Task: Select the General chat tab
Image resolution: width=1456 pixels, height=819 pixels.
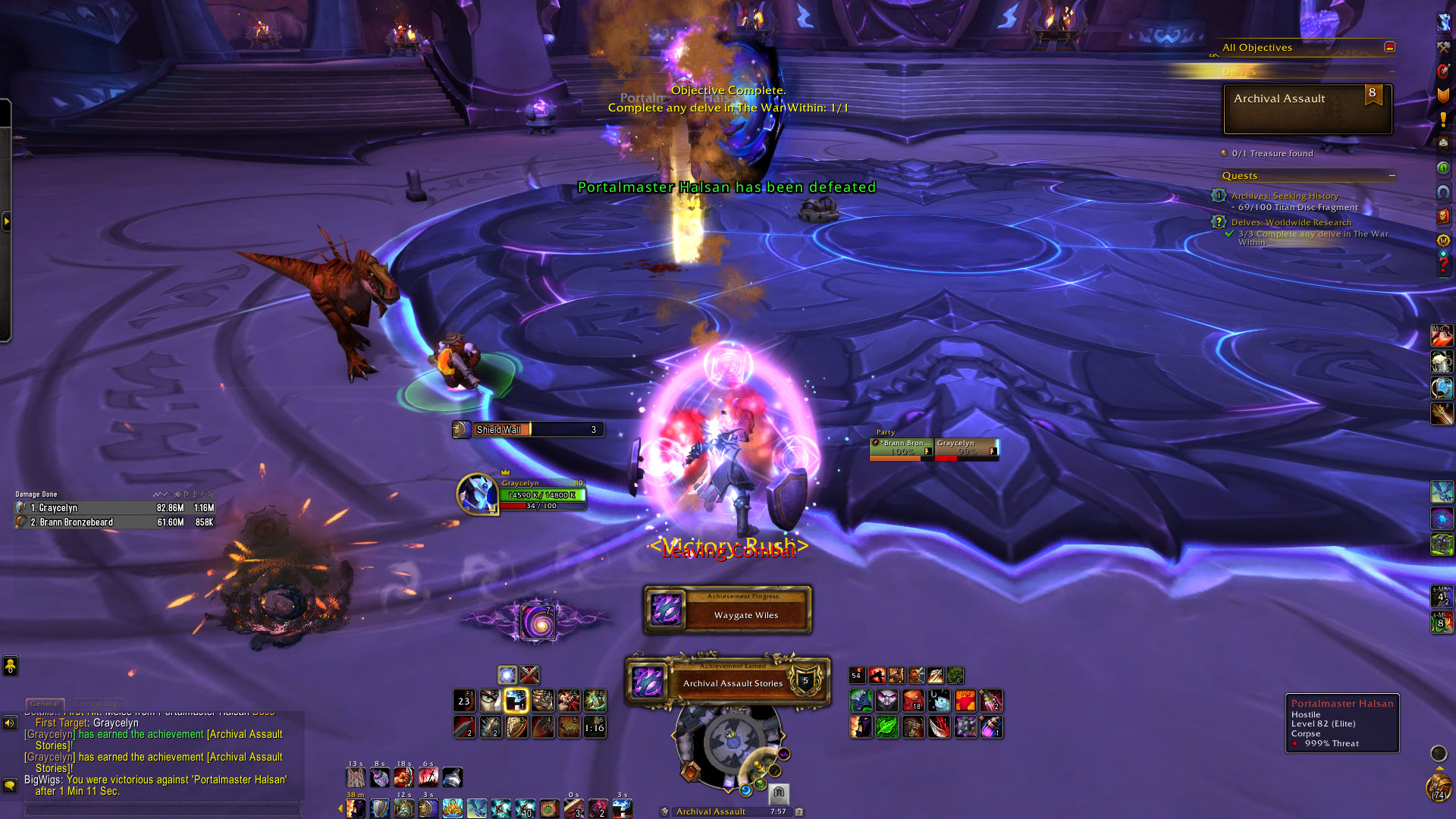Action: 45,704
